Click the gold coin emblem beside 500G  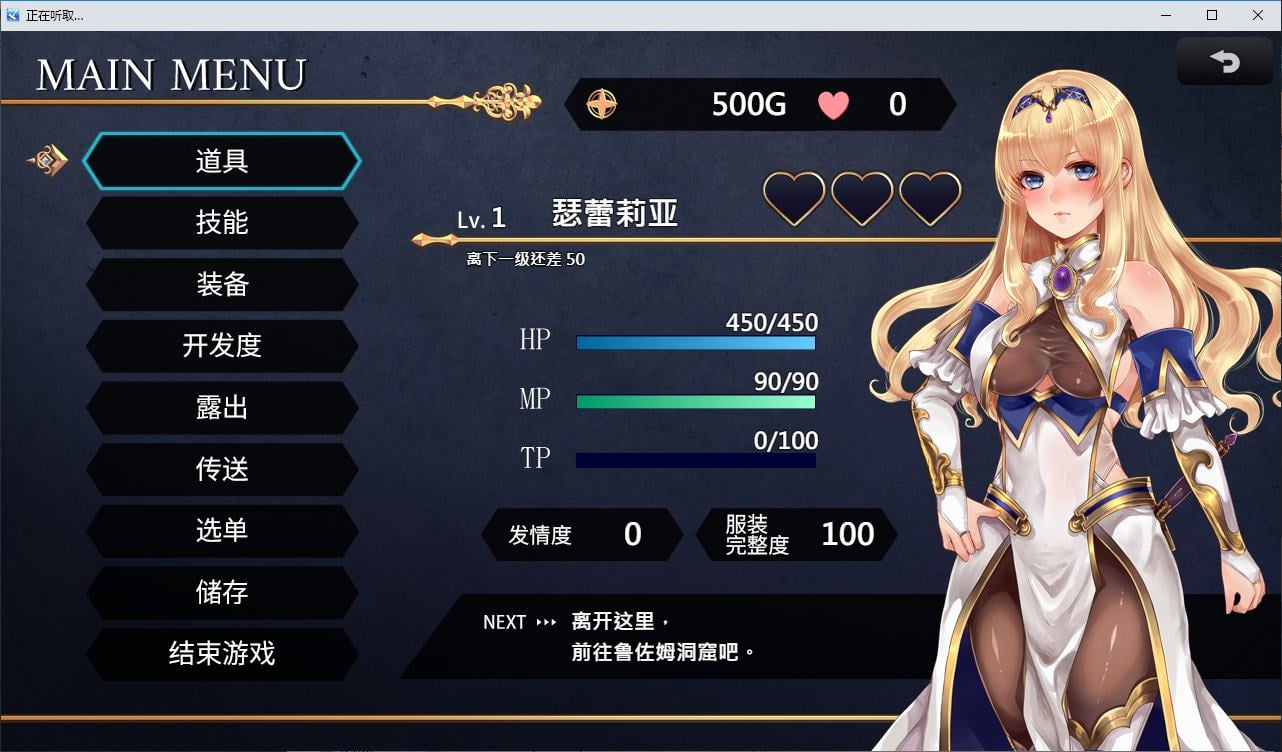(601, 104)
